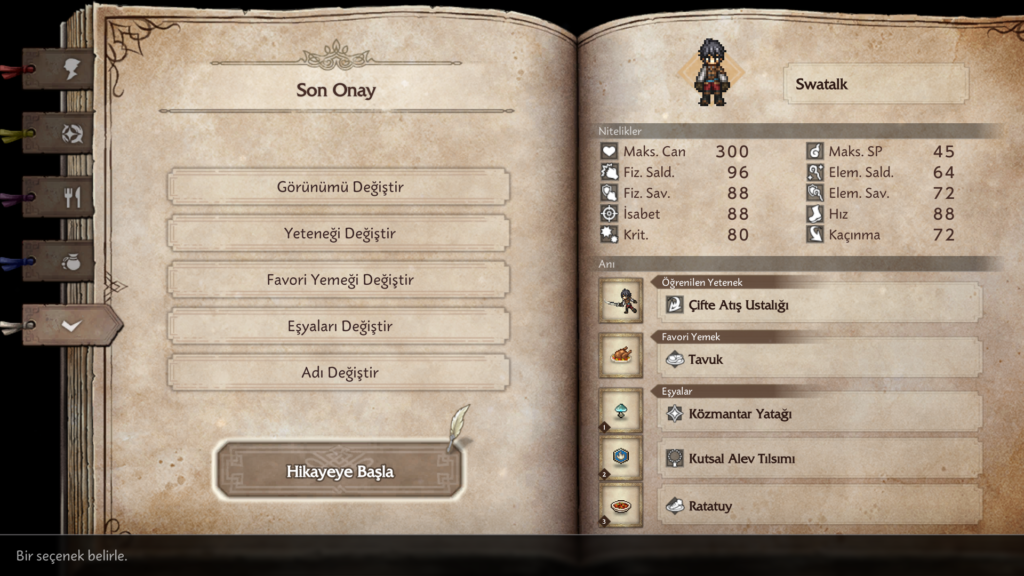Choose Yeteneği Değiştir entry
Viewport: 1024px width, 576px height.
pyautogui.click(x=339, y=234)
